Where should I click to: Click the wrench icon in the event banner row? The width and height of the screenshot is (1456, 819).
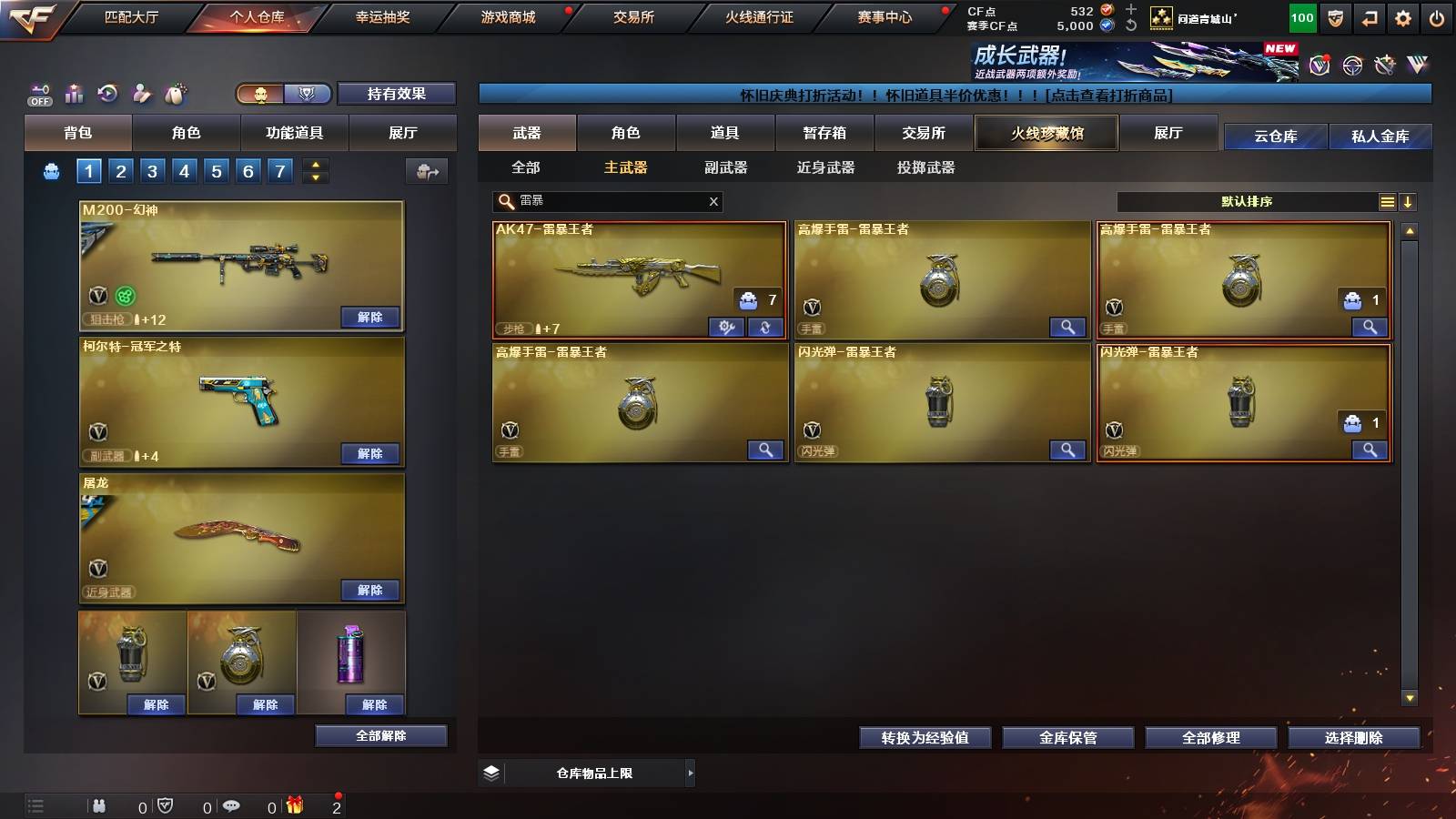pyautogui.click(x=1384, y=64)
